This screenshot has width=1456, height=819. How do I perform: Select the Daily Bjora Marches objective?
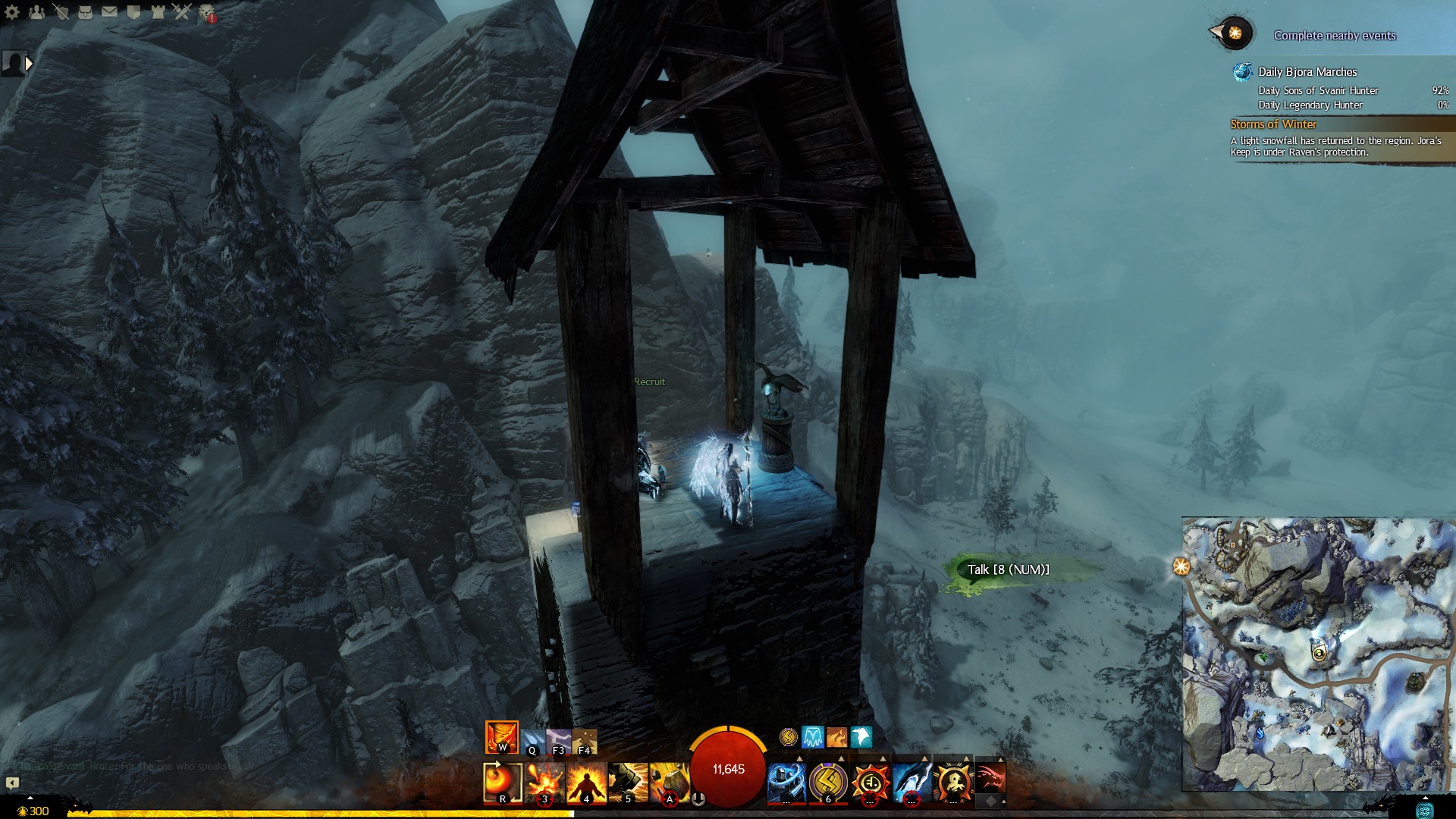tap(1307, 72)
